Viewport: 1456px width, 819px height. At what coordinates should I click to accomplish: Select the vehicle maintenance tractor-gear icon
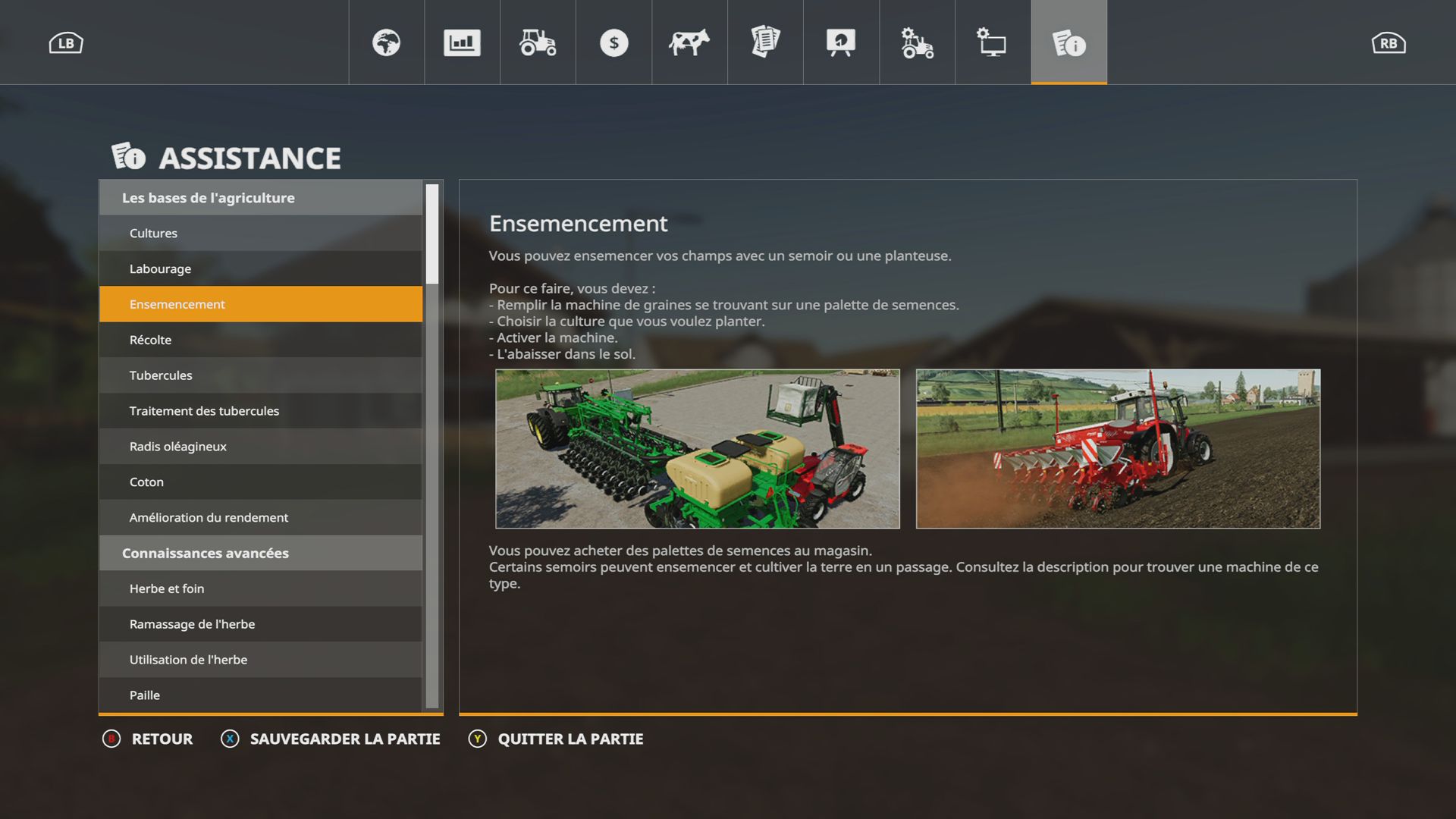(x=917, y=42)
